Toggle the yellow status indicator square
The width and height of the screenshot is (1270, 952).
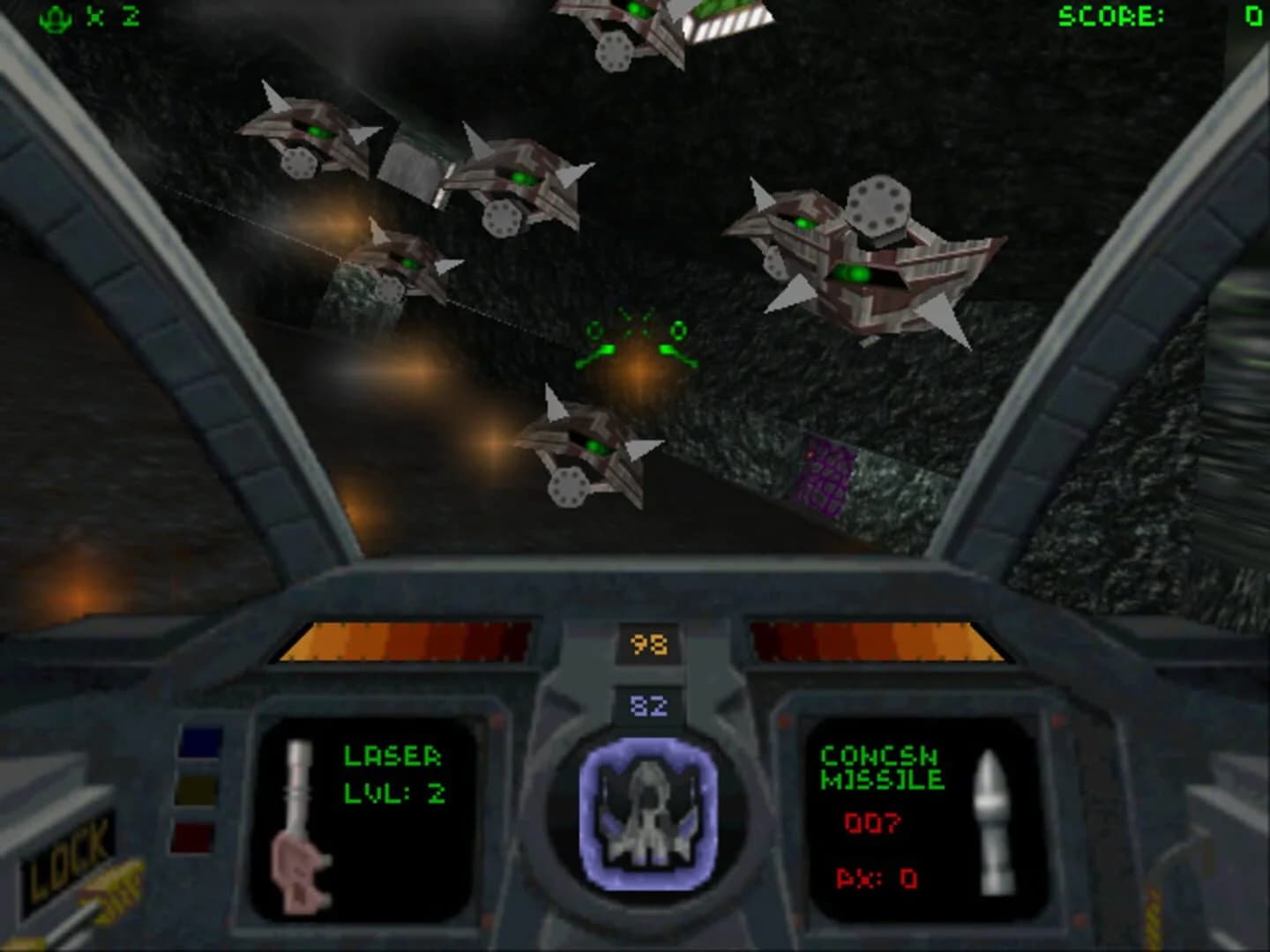[198, 792]
